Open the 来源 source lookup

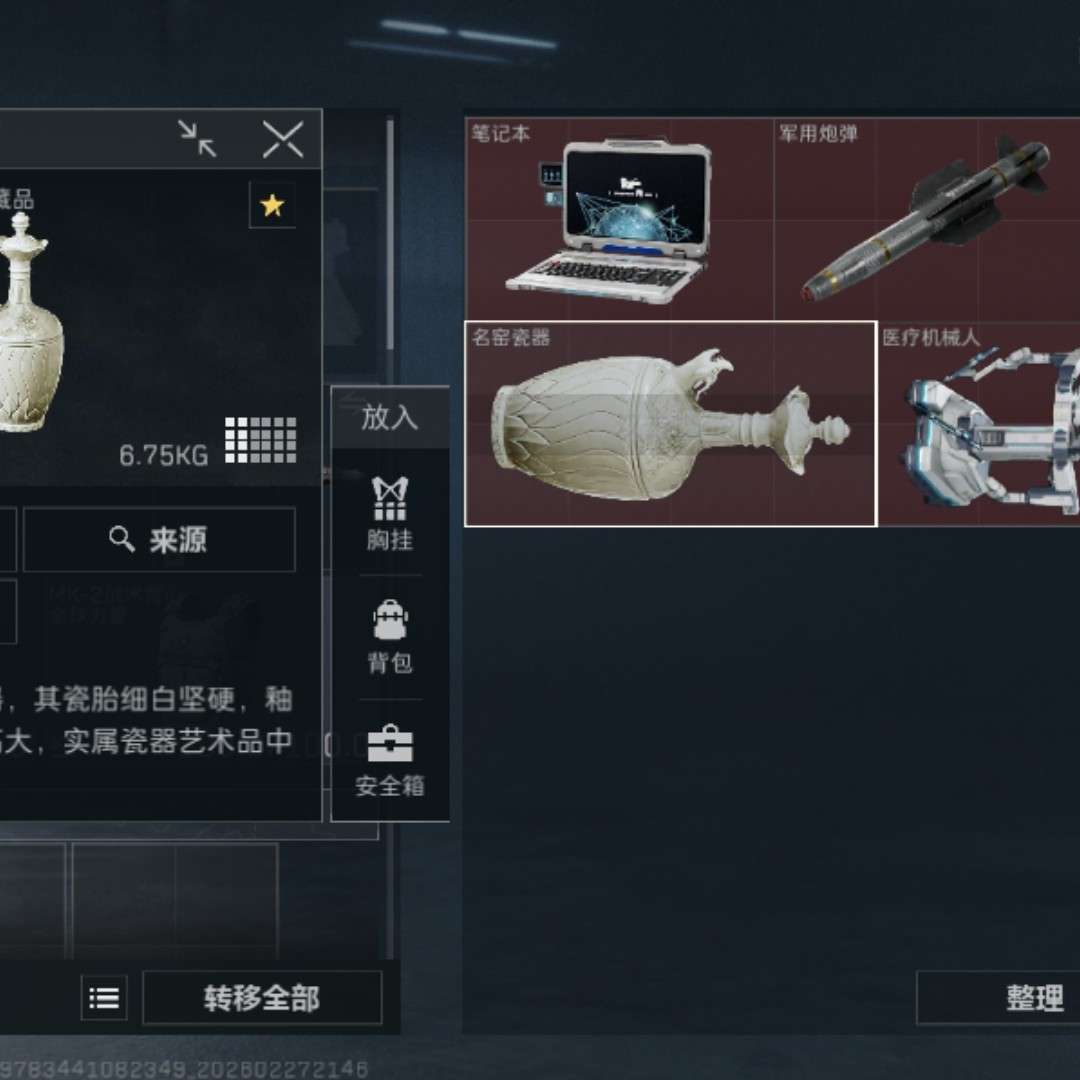[159, 540]
